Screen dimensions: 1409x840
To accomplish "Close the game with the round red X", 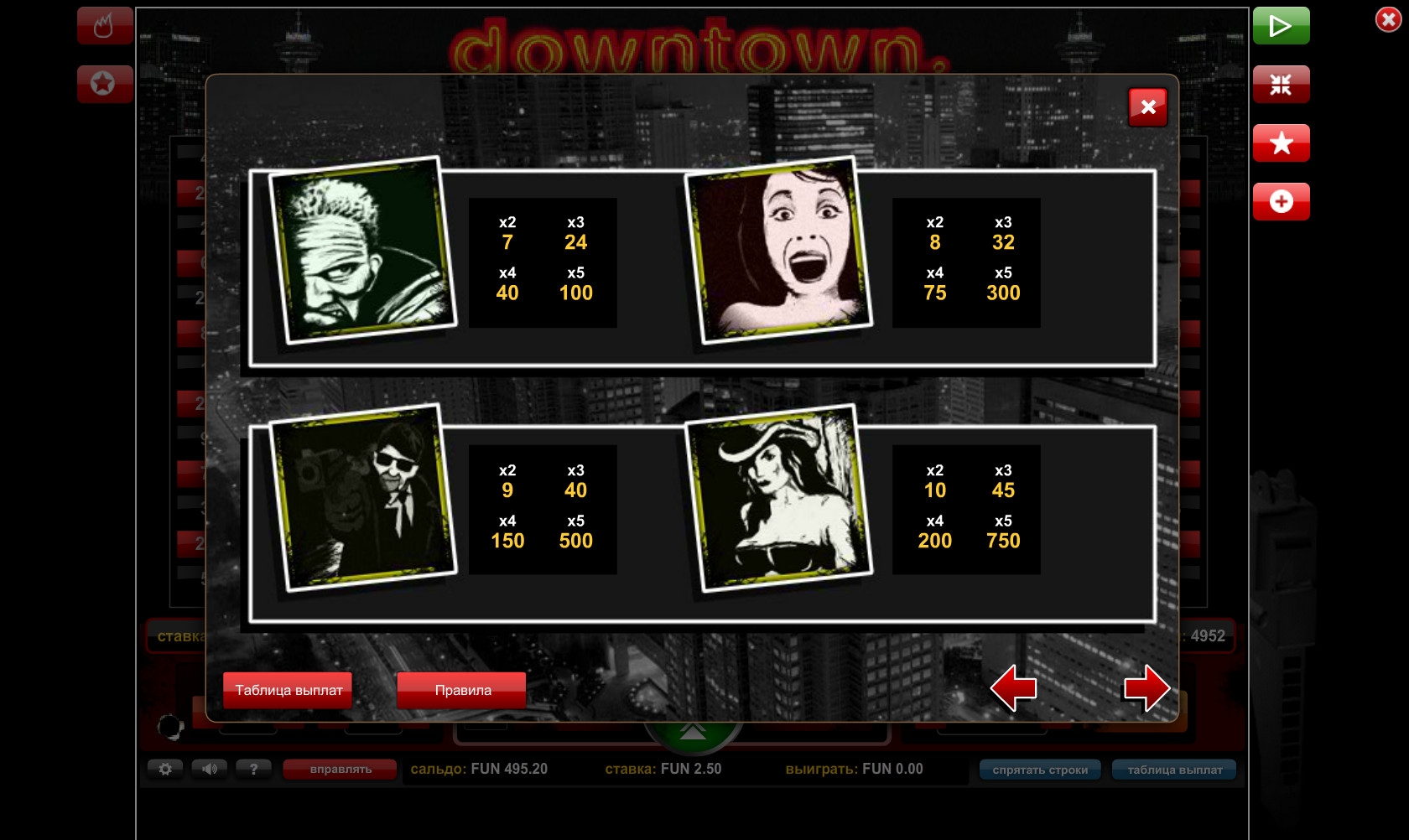I will (x=1388, y=19).
